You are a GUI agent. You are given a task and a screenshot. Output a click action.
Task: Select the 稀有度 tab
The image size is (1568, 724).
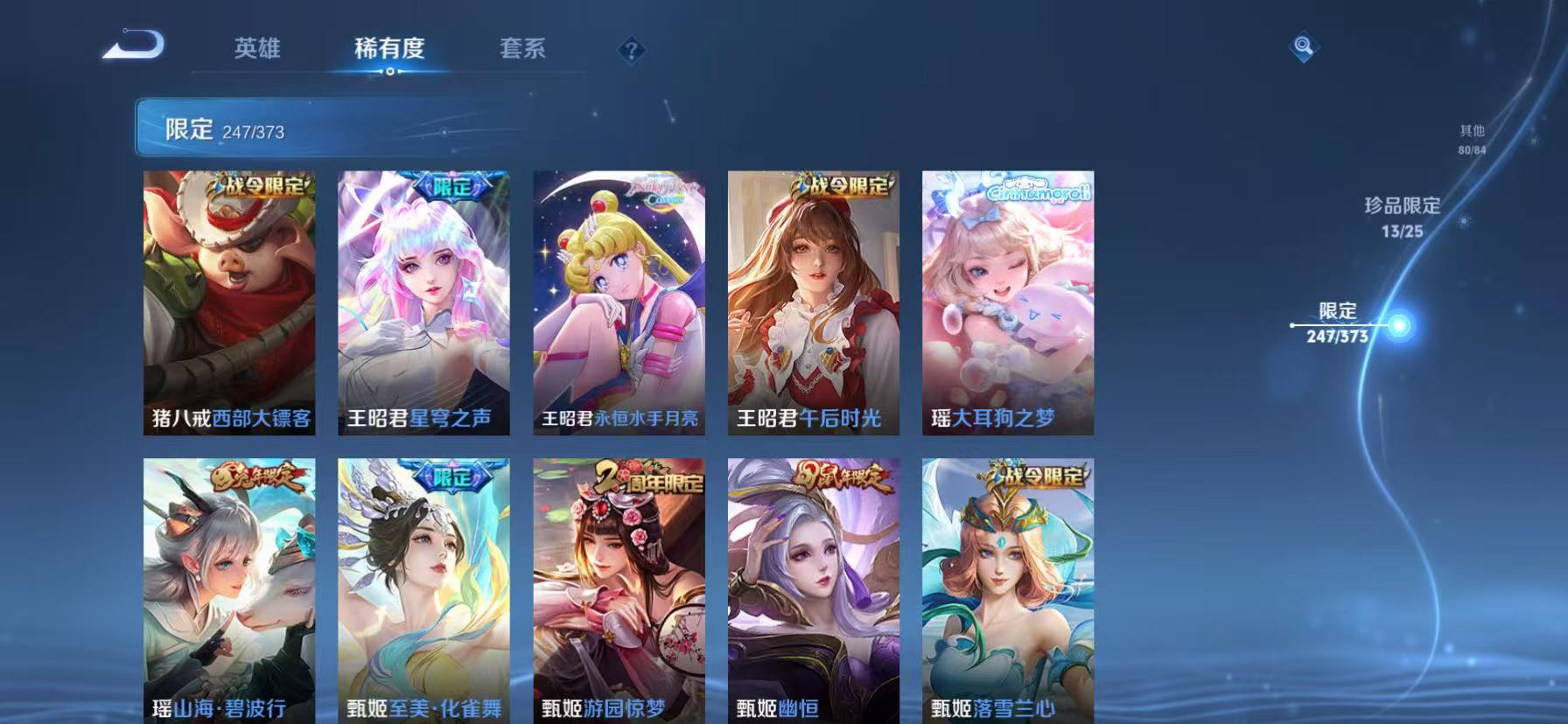coord(388,50)
